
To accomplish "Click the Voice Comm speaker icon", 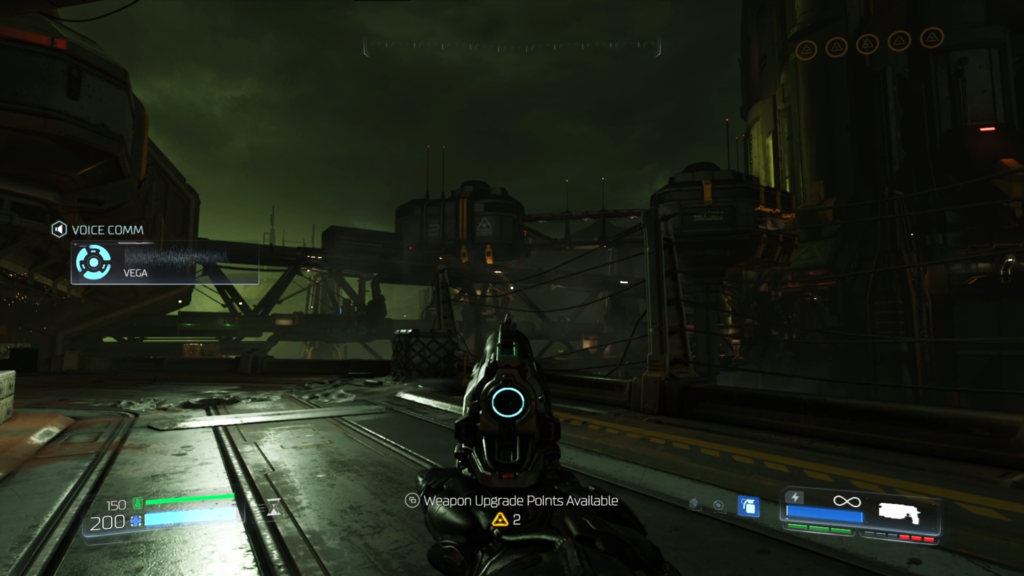I will click(59, 230).
